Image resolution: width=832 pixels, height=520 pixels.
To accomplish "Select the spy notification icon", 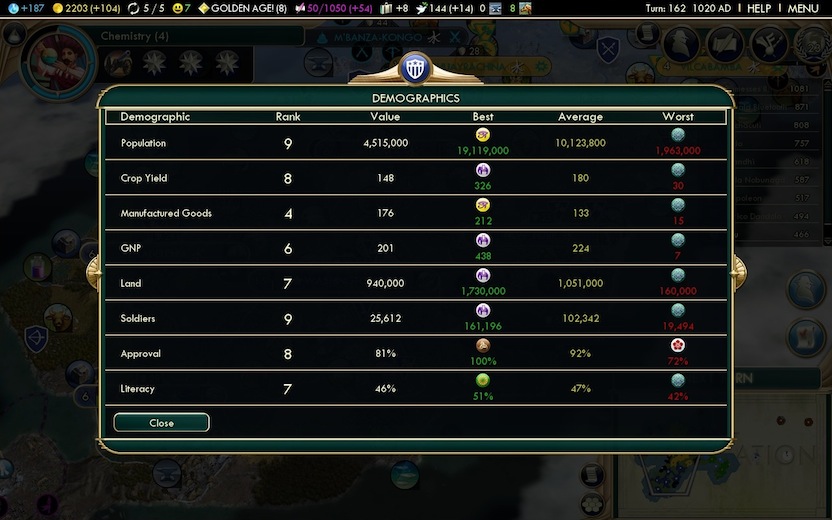I will (806, 285).
